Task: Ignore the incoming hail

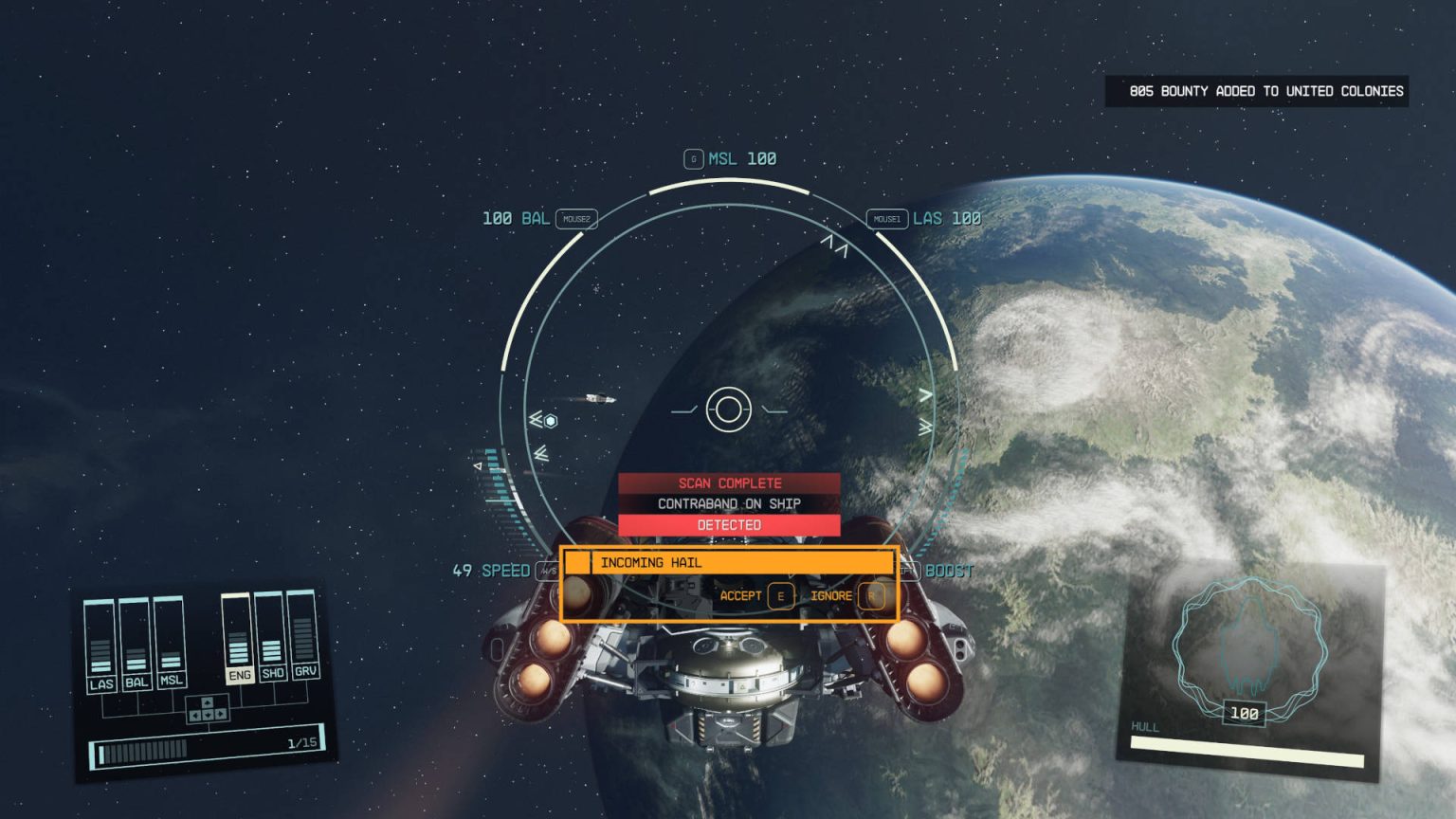Action: point(846,596)
